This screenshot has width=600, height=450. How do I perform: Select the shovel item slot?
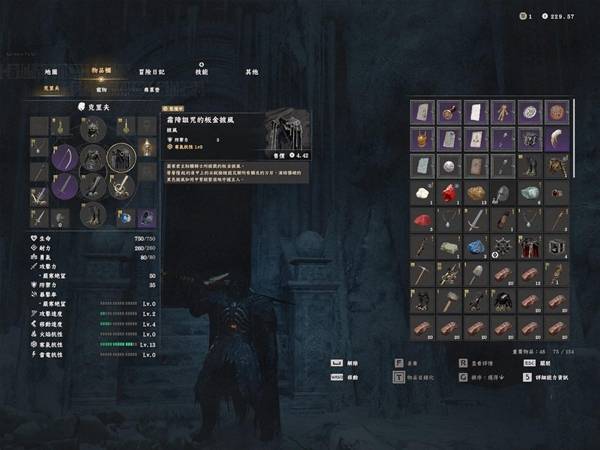pyautogui.click(x=476, y=274)
